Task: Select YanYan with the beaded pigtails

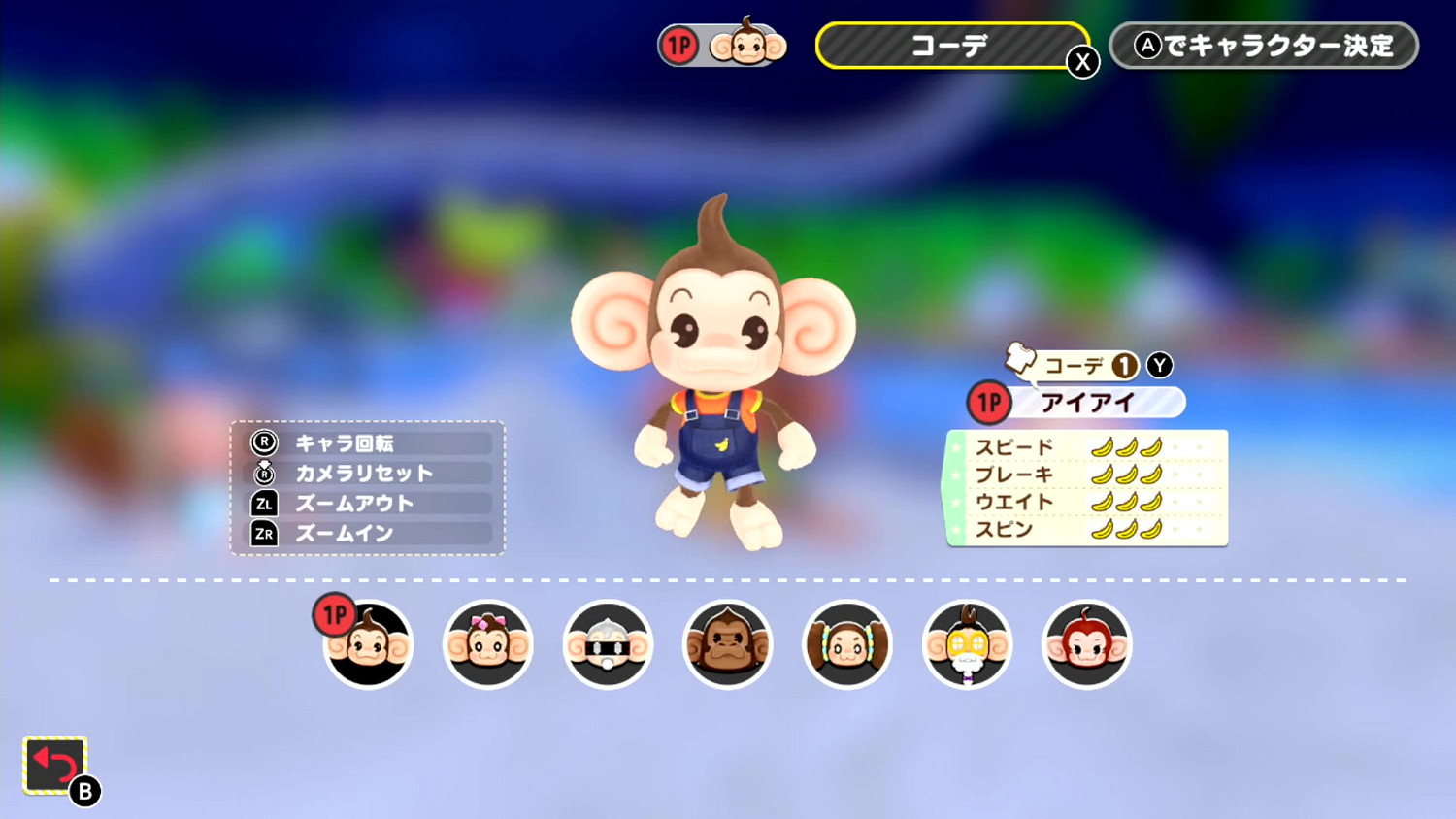Action: coord(846,643)
